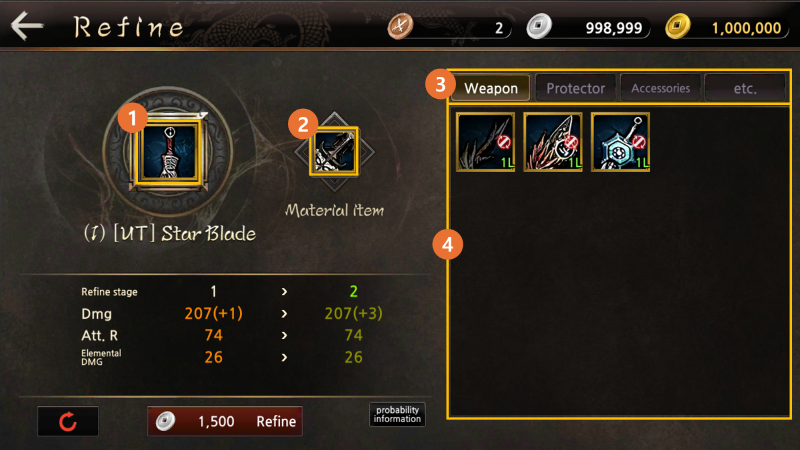The width and height of the screenshot is (800, 450).
Task: Show the etc. item tab
Action: tap(745, 88)
